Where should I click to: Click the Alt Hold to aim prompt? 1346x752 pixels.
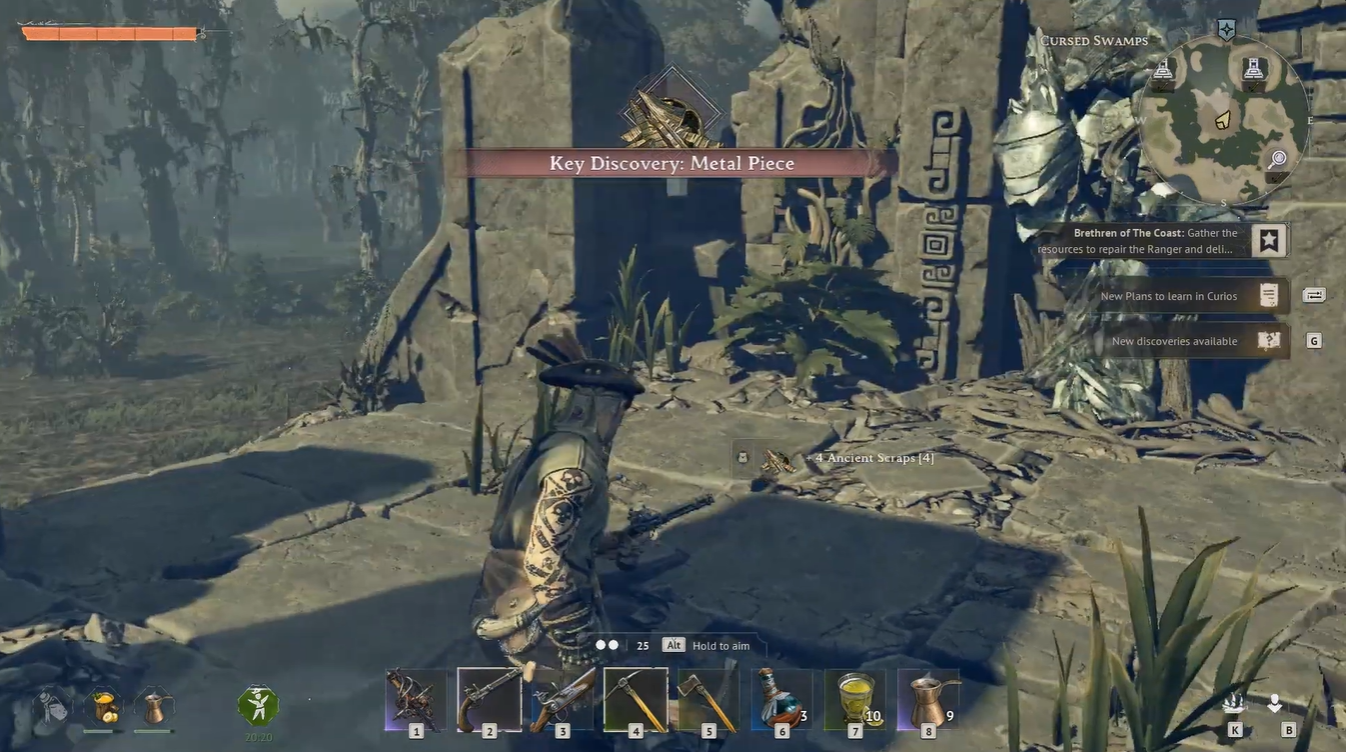pos(673,645)
